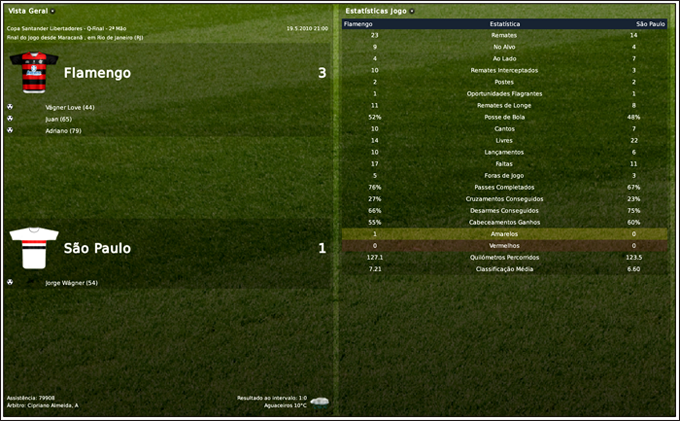Click the Estatística column header
Image resolution: width=680 pixels, height=421 pixels.
[504, 22]
